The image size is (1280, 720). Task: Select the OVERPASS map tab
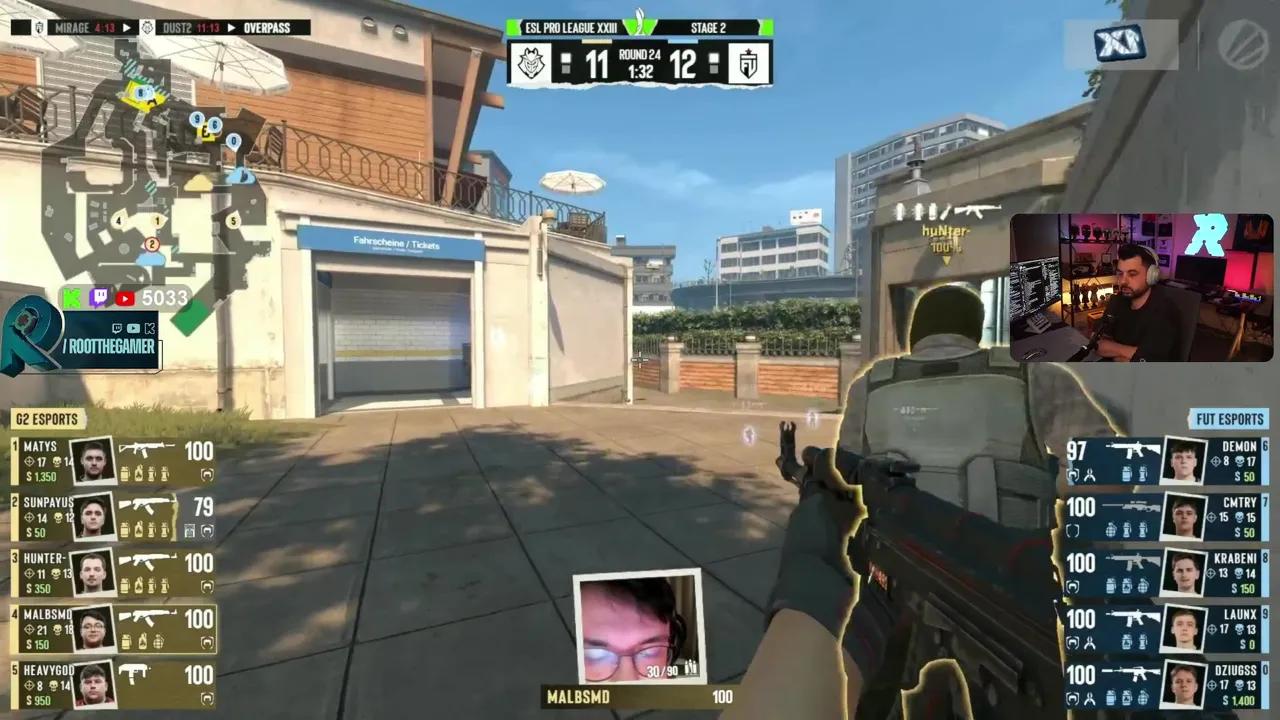(266, 28)
